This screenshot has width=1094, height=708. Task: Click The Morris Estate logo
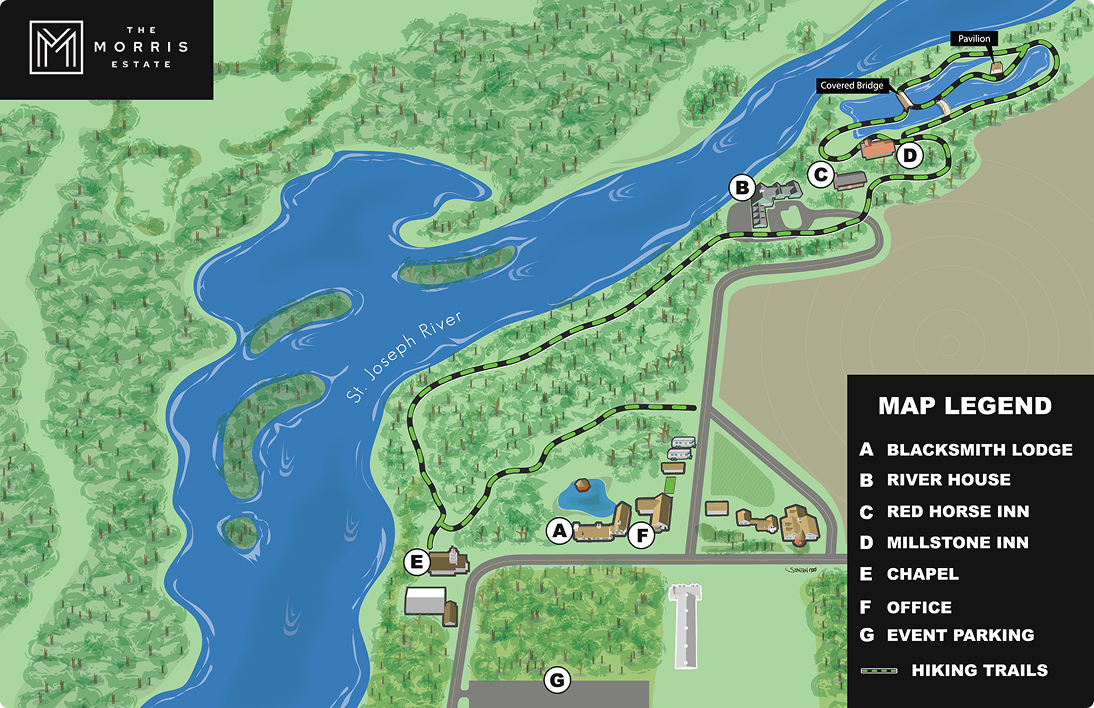click(107, 48)
